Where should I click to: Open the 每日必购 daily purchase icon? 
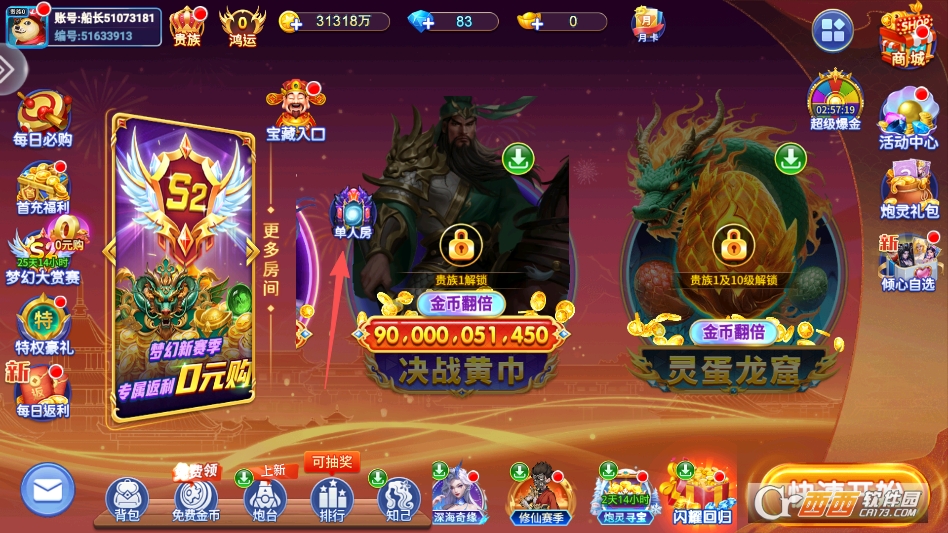click(43, 118)
